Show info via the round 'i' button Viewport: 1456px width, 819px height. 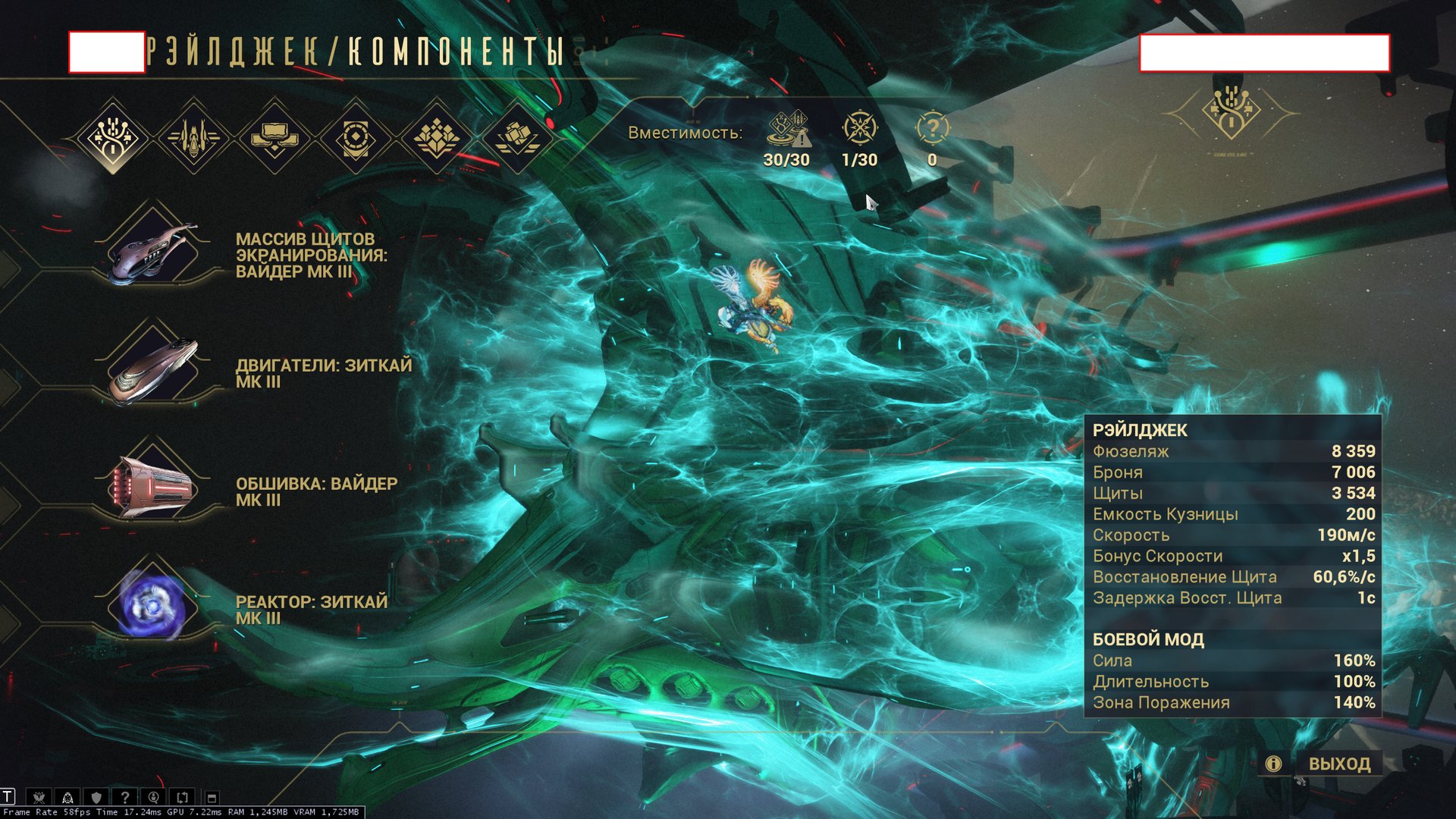tap(1273, 764)
